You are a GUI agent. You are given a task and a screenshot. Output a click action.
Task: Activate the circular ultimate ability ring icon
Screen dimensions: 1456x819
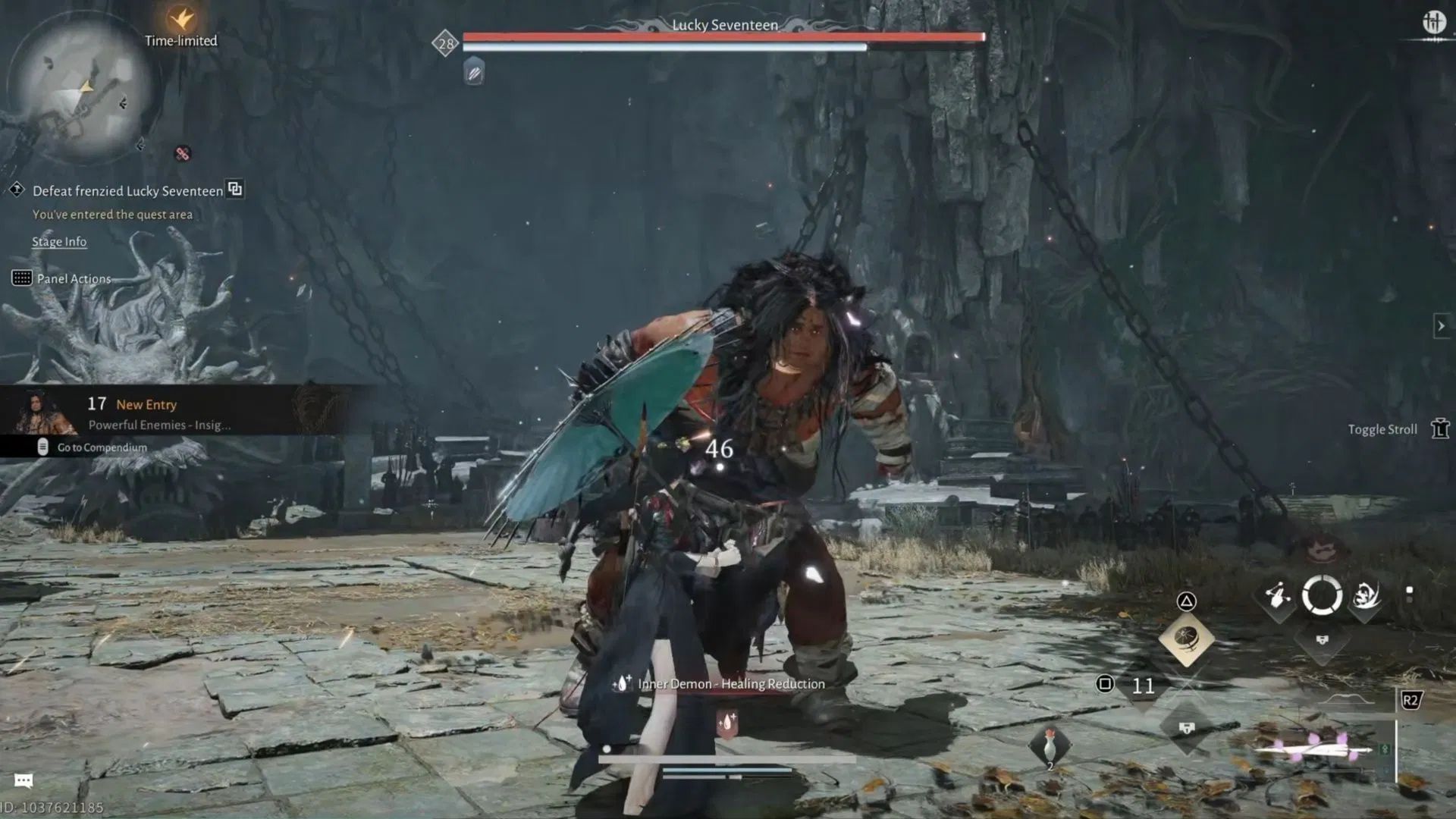click(x=1322, y=596)
